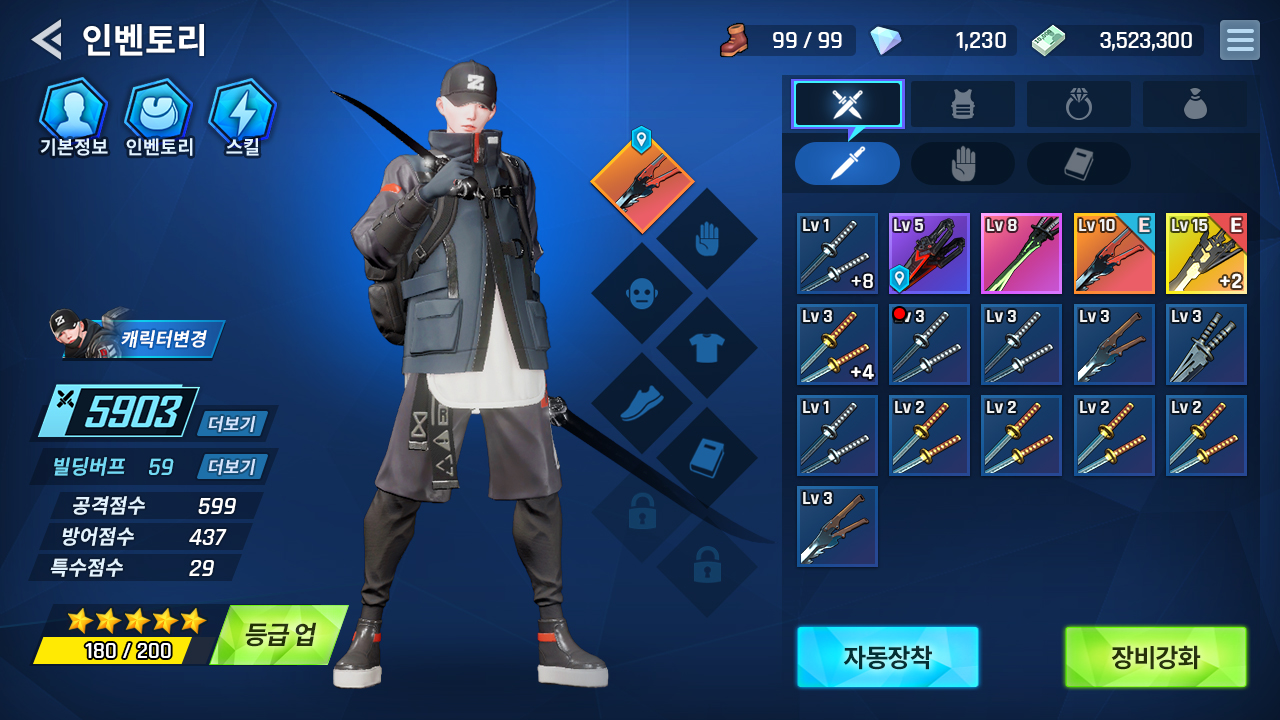The height and width of the screenshot is (720, 1280).
Task: Select the glove sub-category filter
Action: pos(962,164)
